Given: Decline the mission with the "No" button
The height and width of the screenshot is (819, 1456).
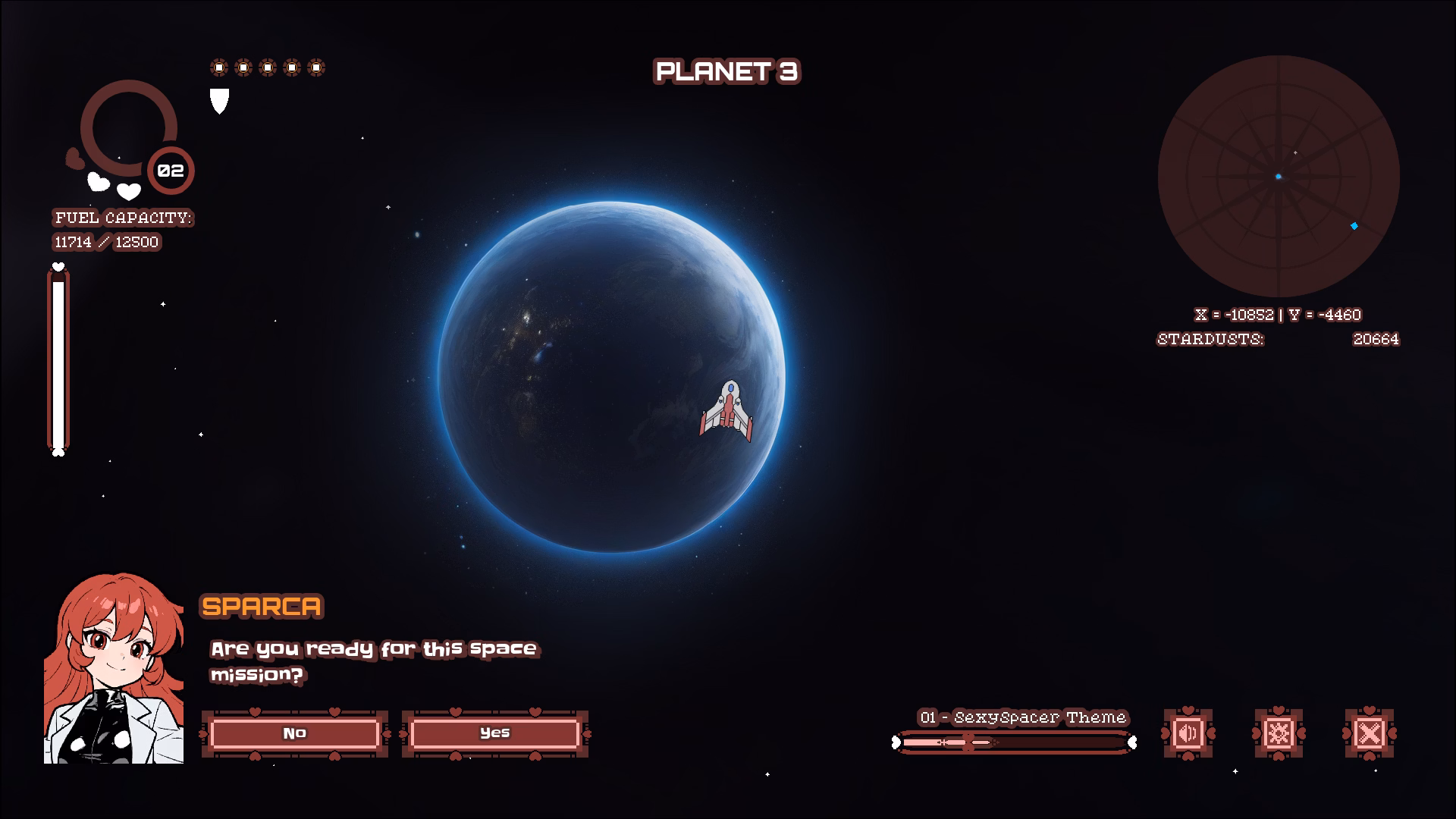Looking at the screenshot, I should pos(294,733).
